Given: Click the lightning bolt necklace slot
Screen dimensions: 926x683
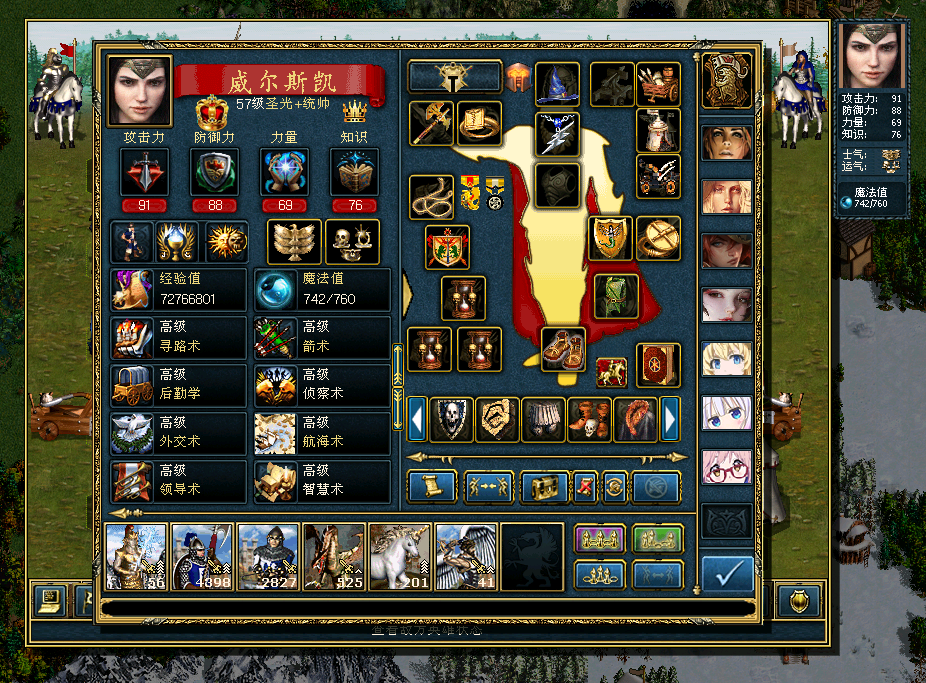Looking at the screenshot, I should coord(558,134).
